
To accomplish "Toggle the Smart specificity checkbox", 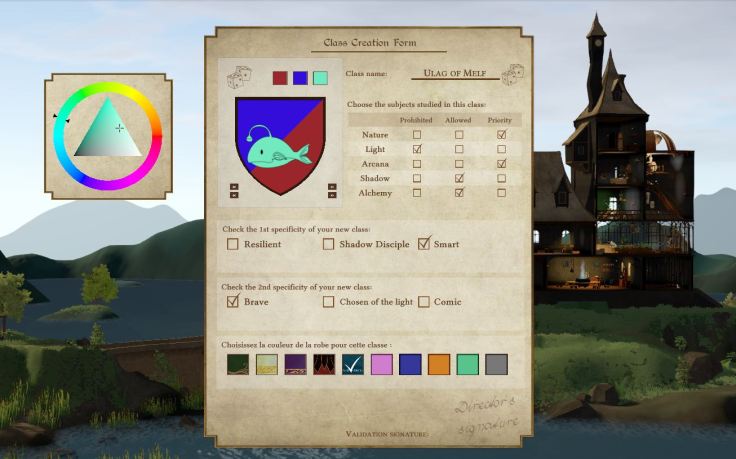I will point(424,243).
